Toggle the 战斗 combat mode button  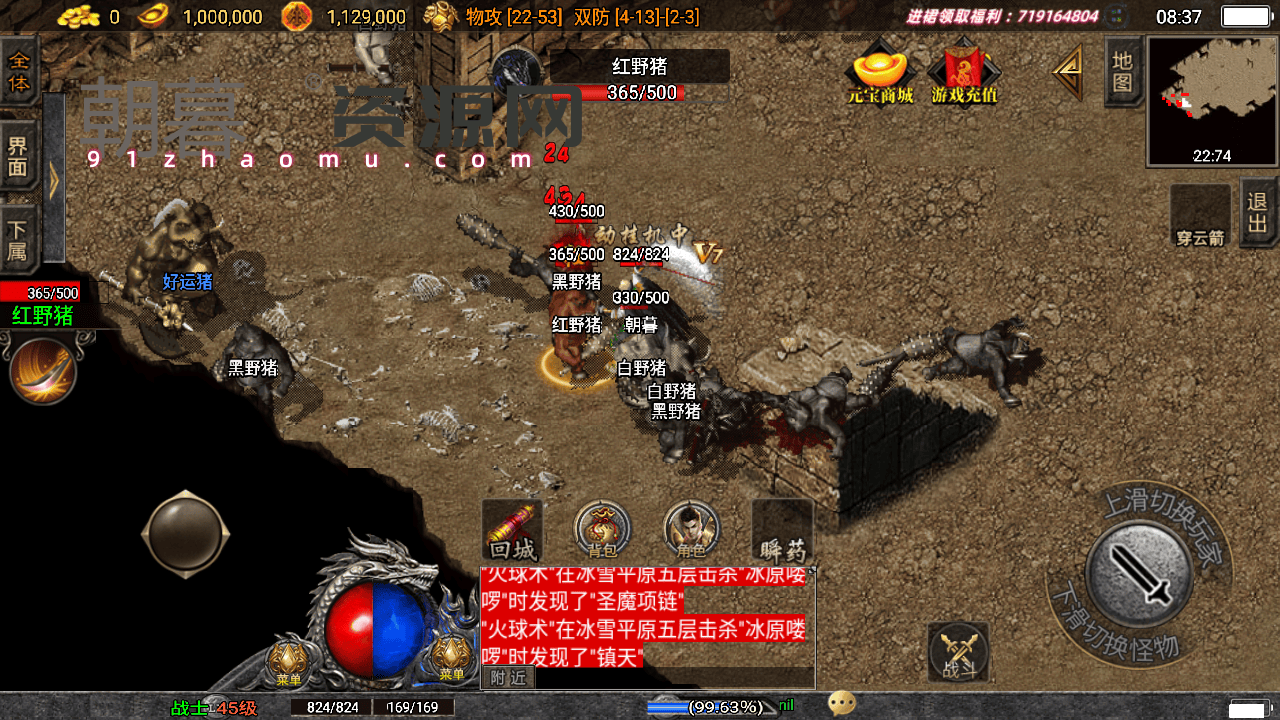click(x=959, y=654)
